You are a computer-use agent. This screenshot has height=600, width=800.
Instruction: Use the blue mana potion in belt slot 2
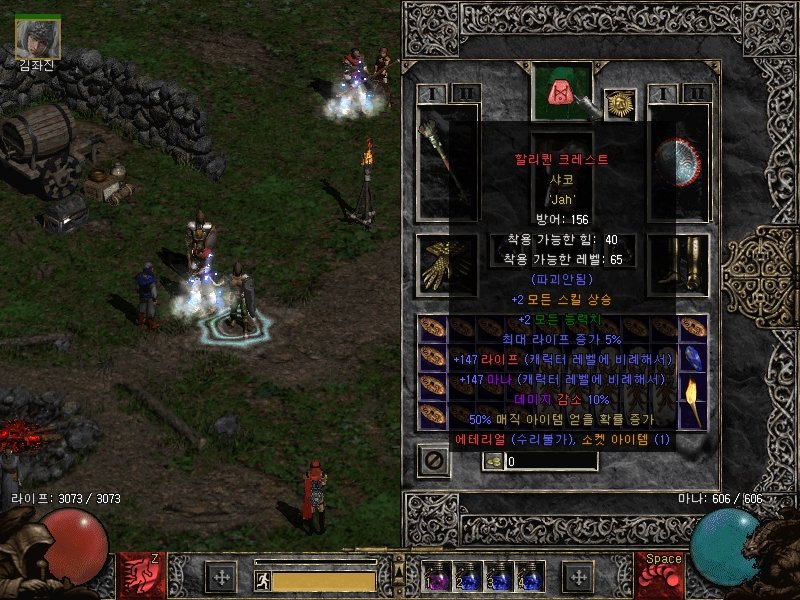(x=467, y=576)
